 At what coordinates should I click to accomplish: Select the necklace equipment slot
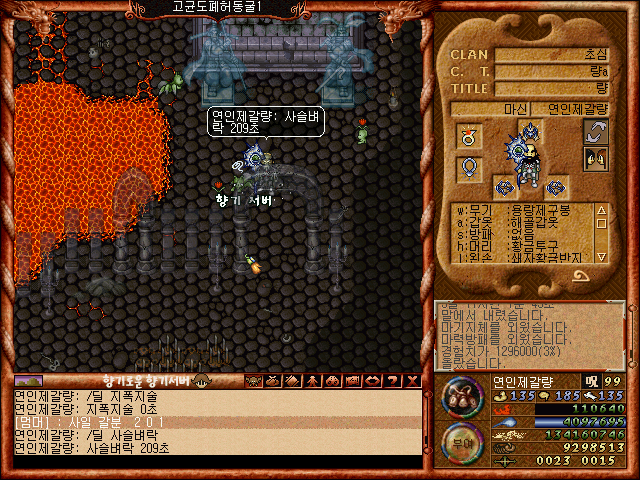tap(468, 169)
